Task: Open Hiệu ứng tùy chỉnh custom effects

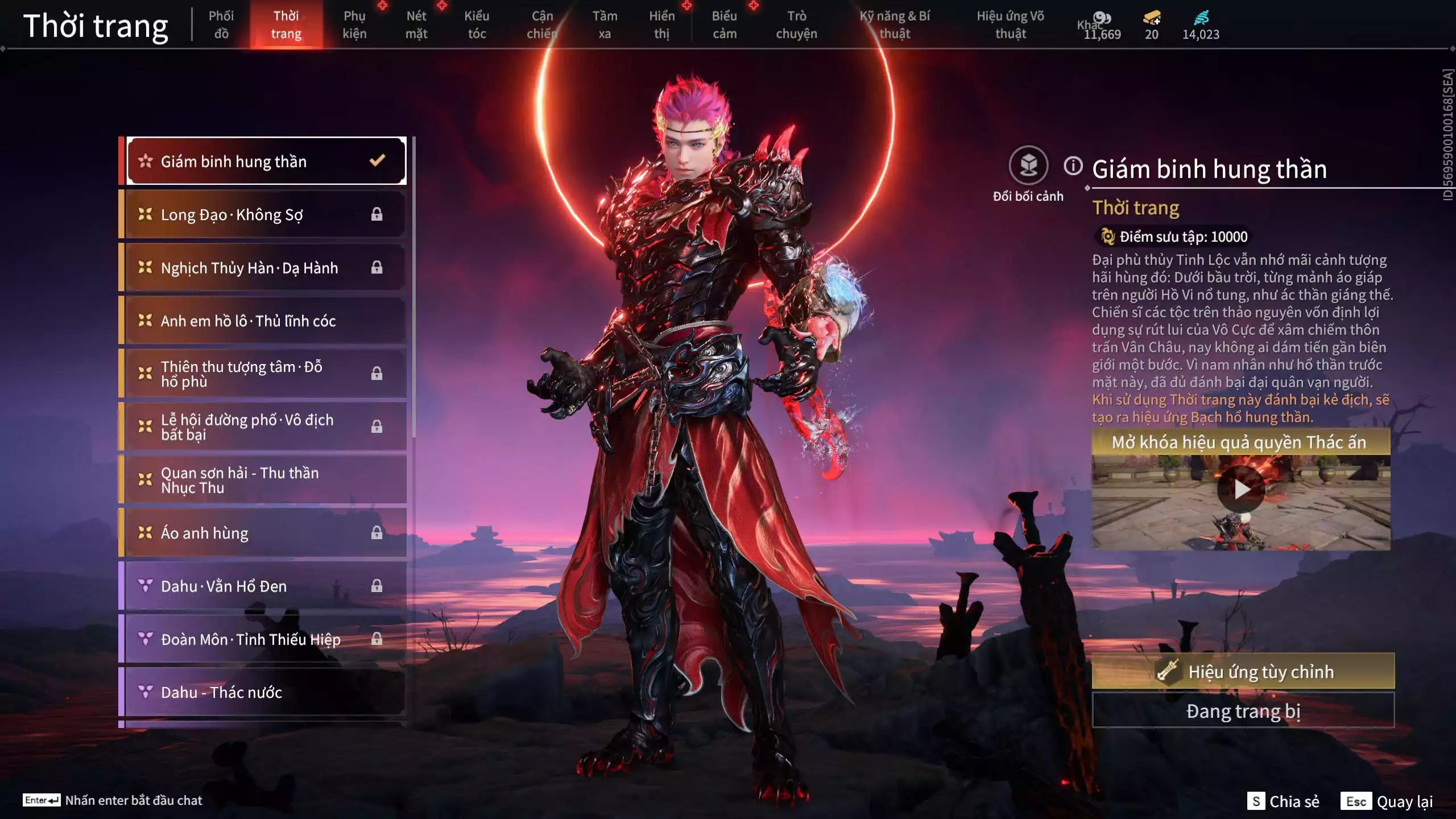Action: 1243,672
